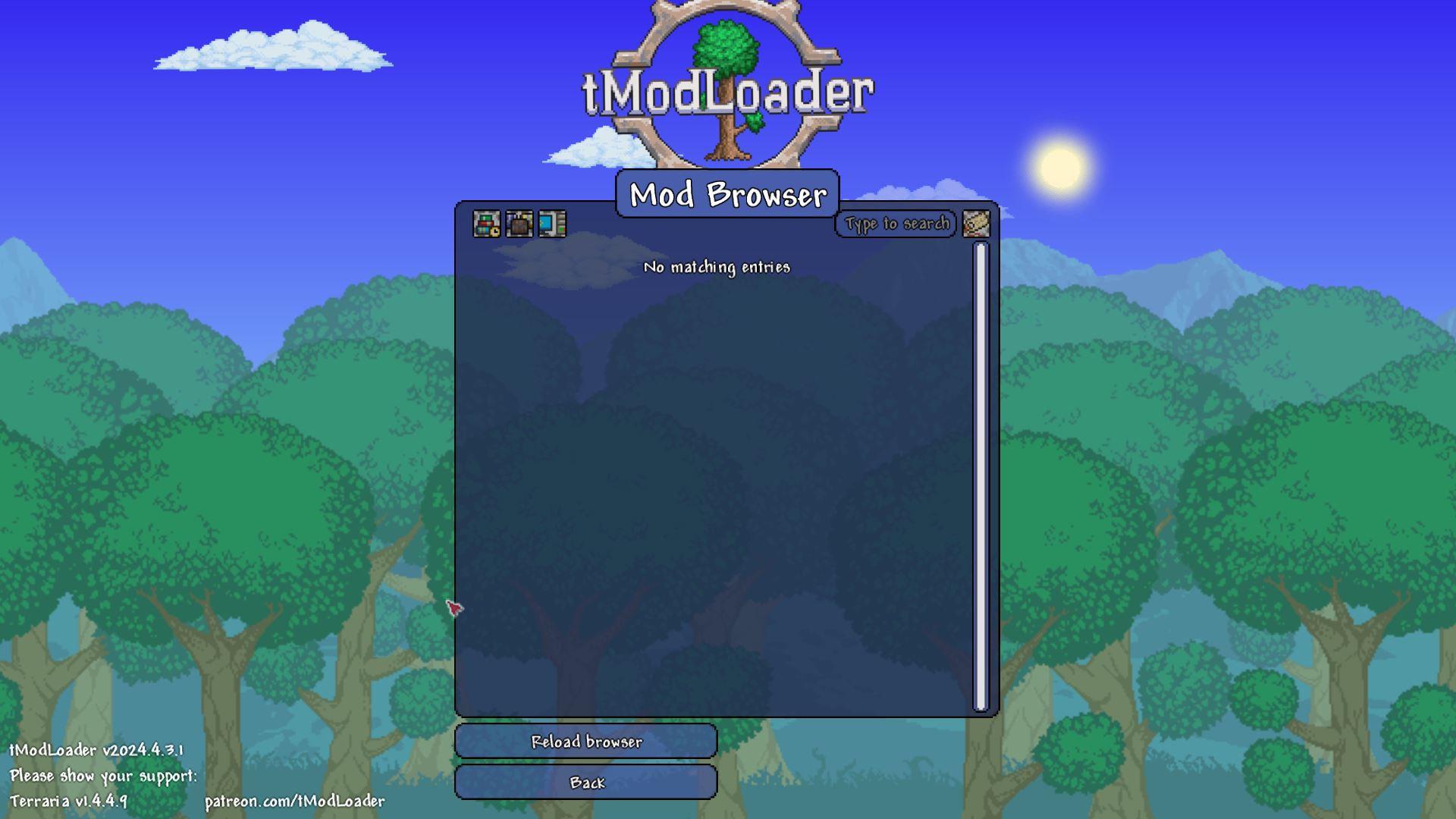Click the monitor mod-side filter icon
Screen dimensions: 1456x819
[551, 223]
